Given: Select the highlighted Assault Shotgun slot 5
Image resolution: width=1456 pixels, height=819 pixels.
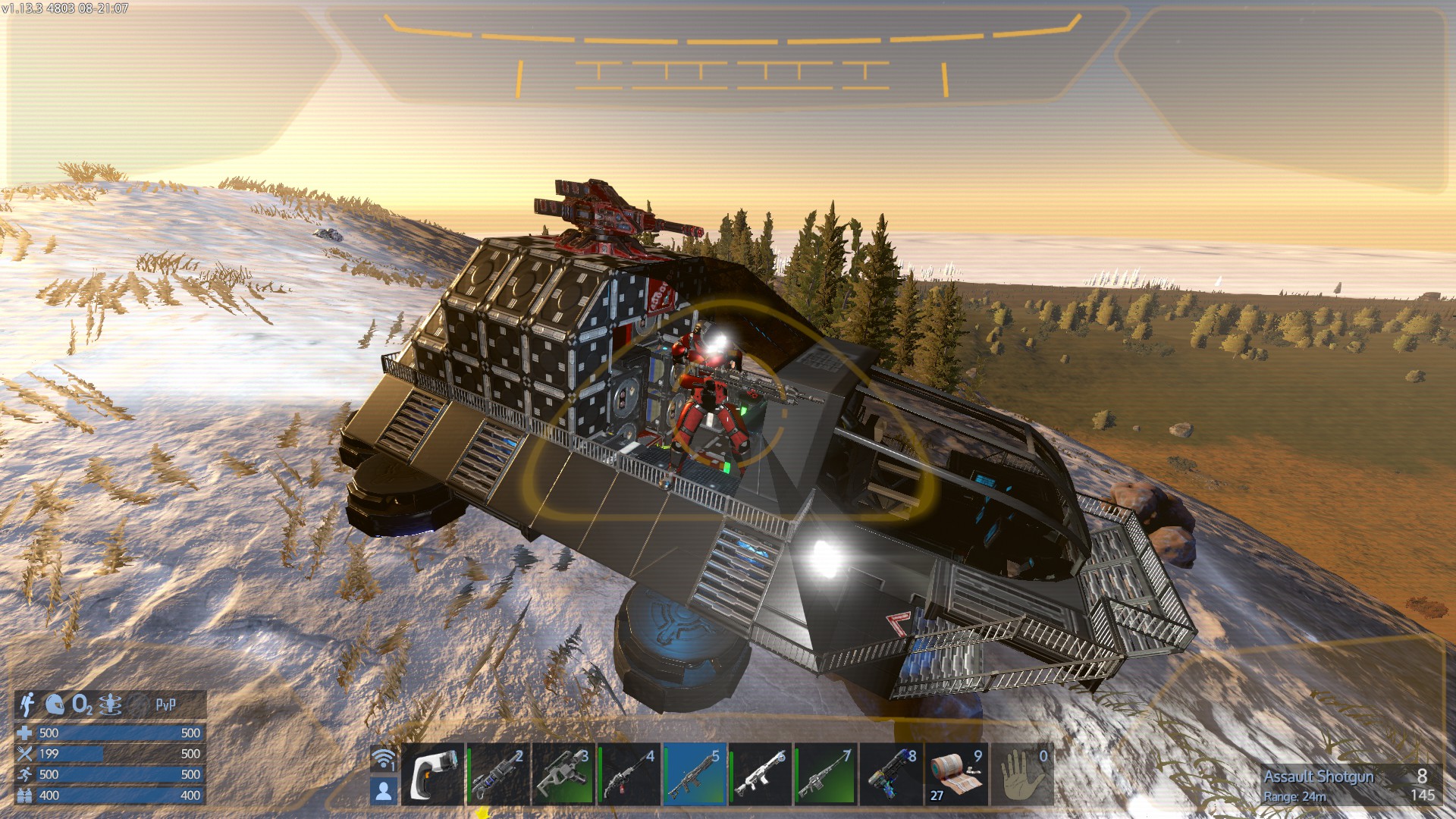Looking at the screenshot, I should (x=694, y=774).
